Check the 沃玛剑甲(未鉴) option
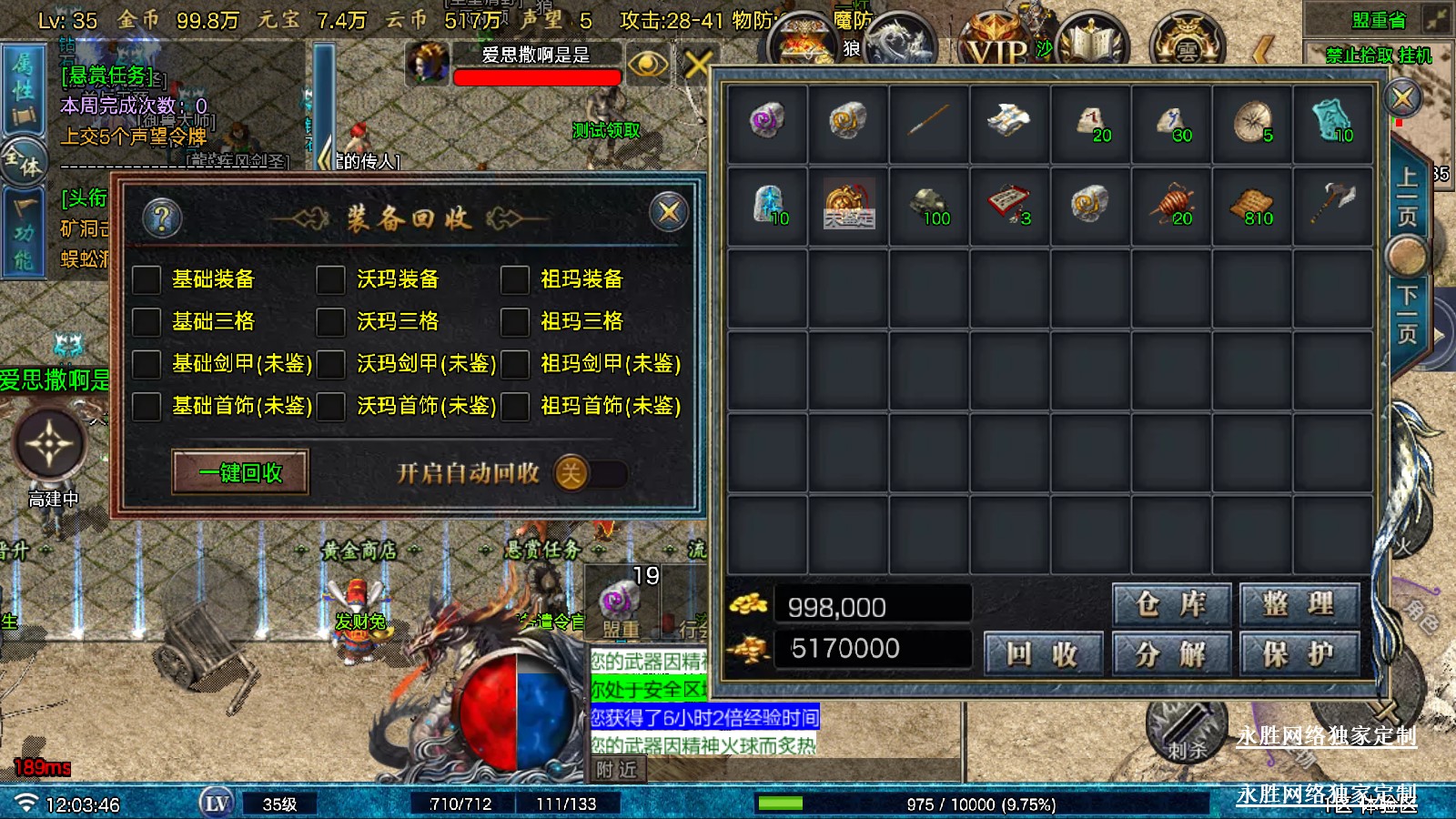This screenshot has width=1456, height=819. point(330,364)
